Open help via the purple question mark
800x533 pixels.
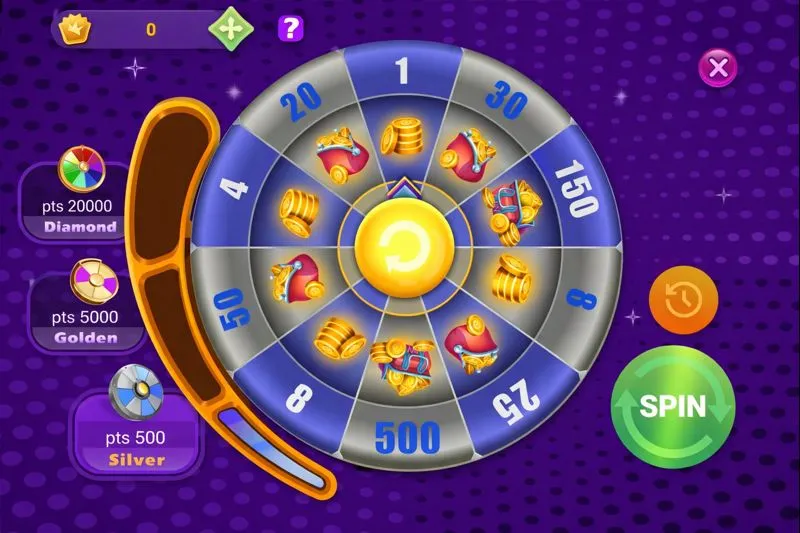pyautogui.click(x=291, y=29)
